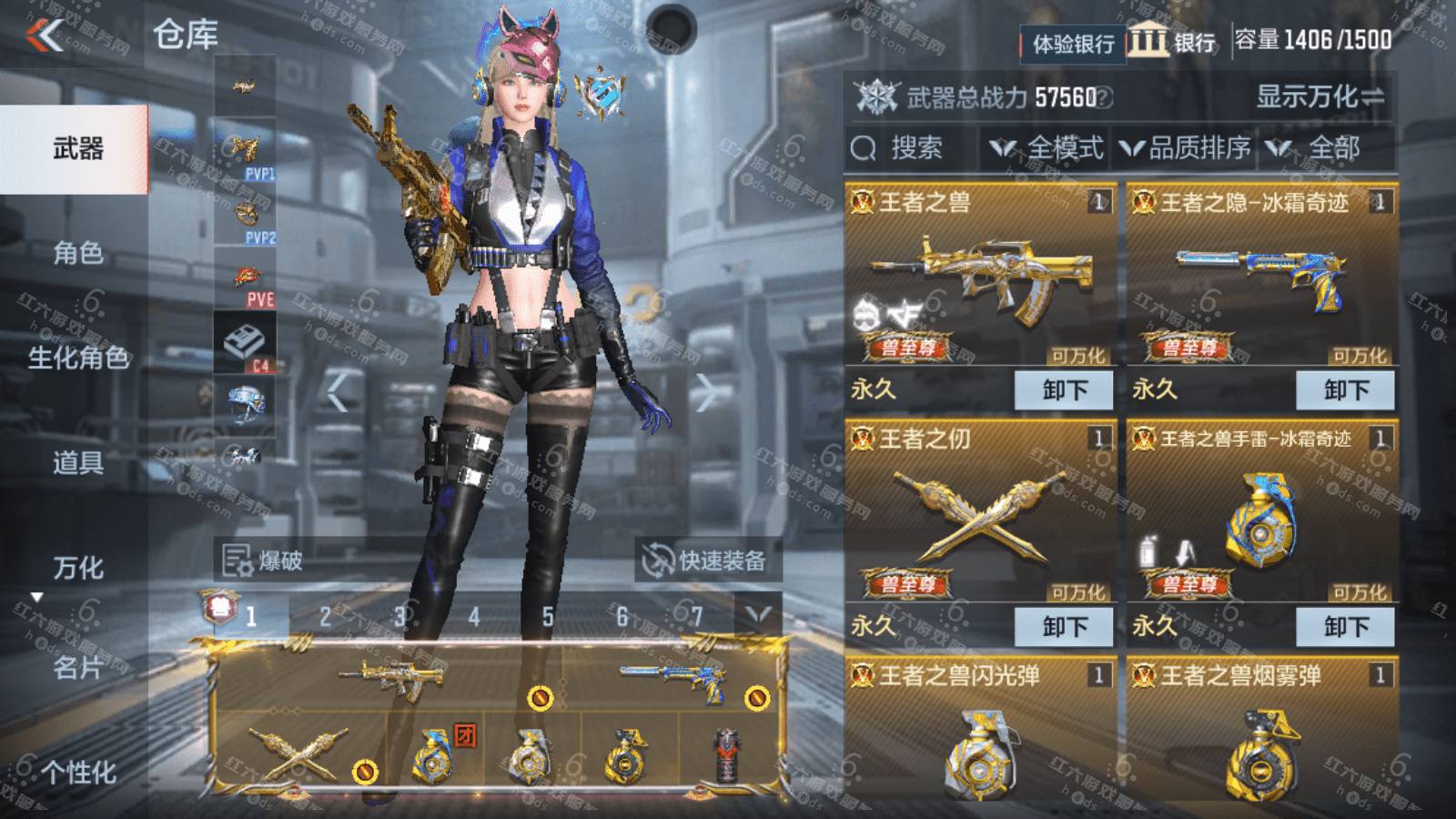
Task: Open the 名片 tab
Action: 76,668
